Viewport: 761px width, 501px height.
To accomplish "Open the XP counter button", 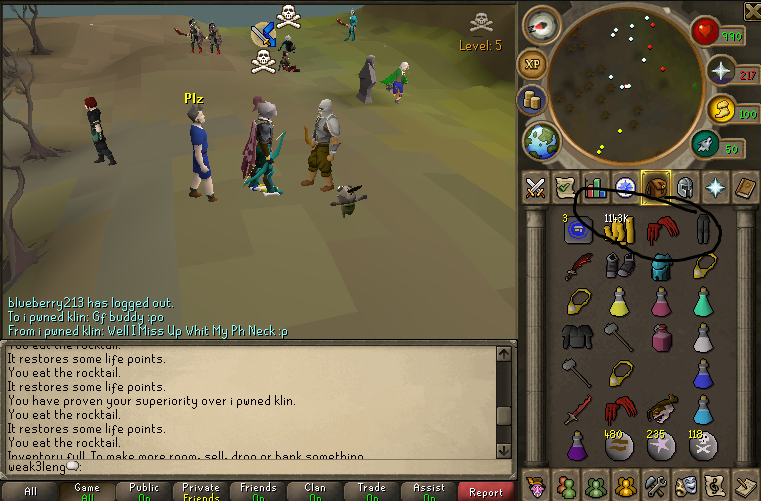I will click(x=532, y=63).
